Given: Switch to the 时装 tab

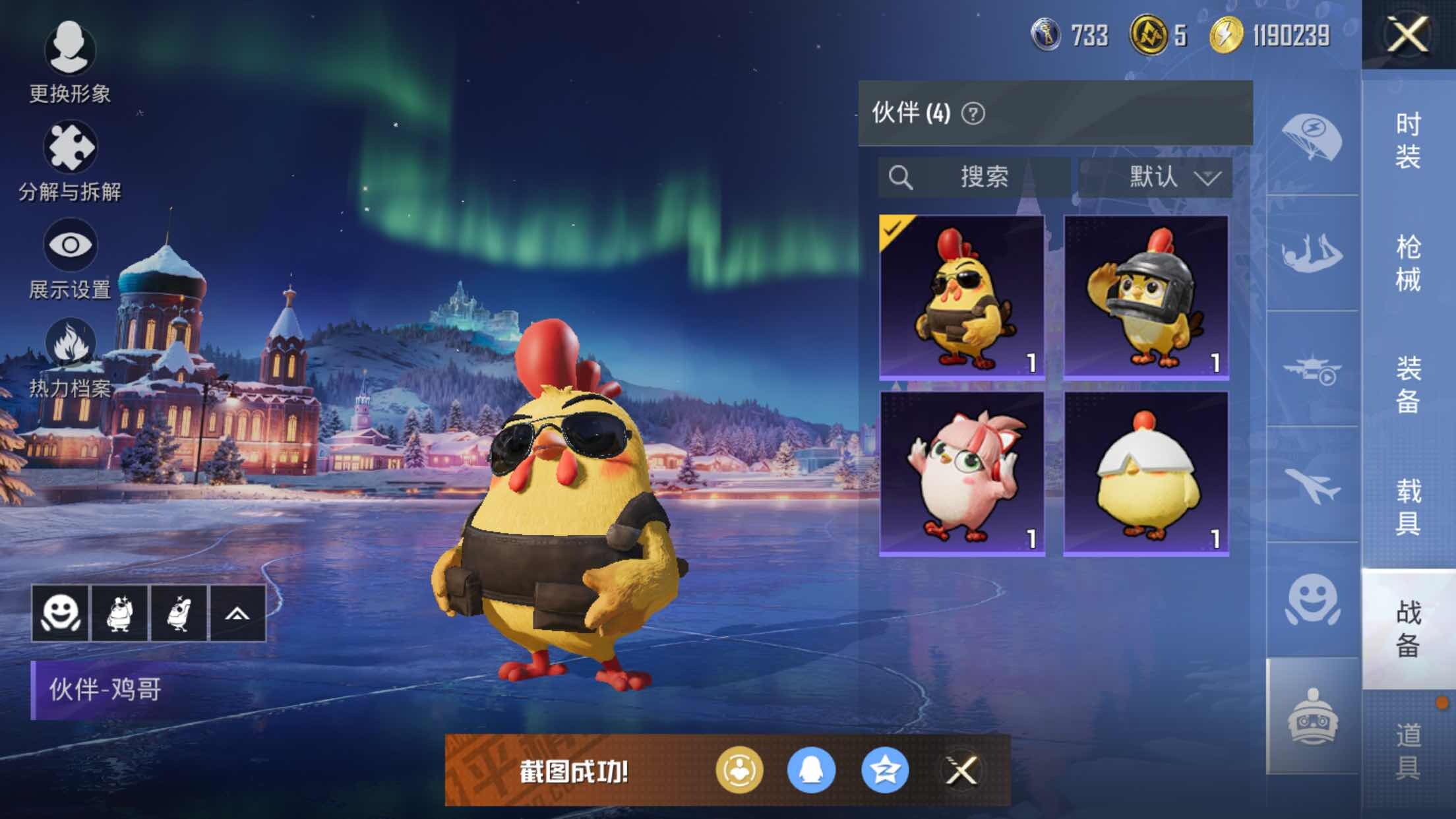Looking at the screenshot, I should [1408, 140].
